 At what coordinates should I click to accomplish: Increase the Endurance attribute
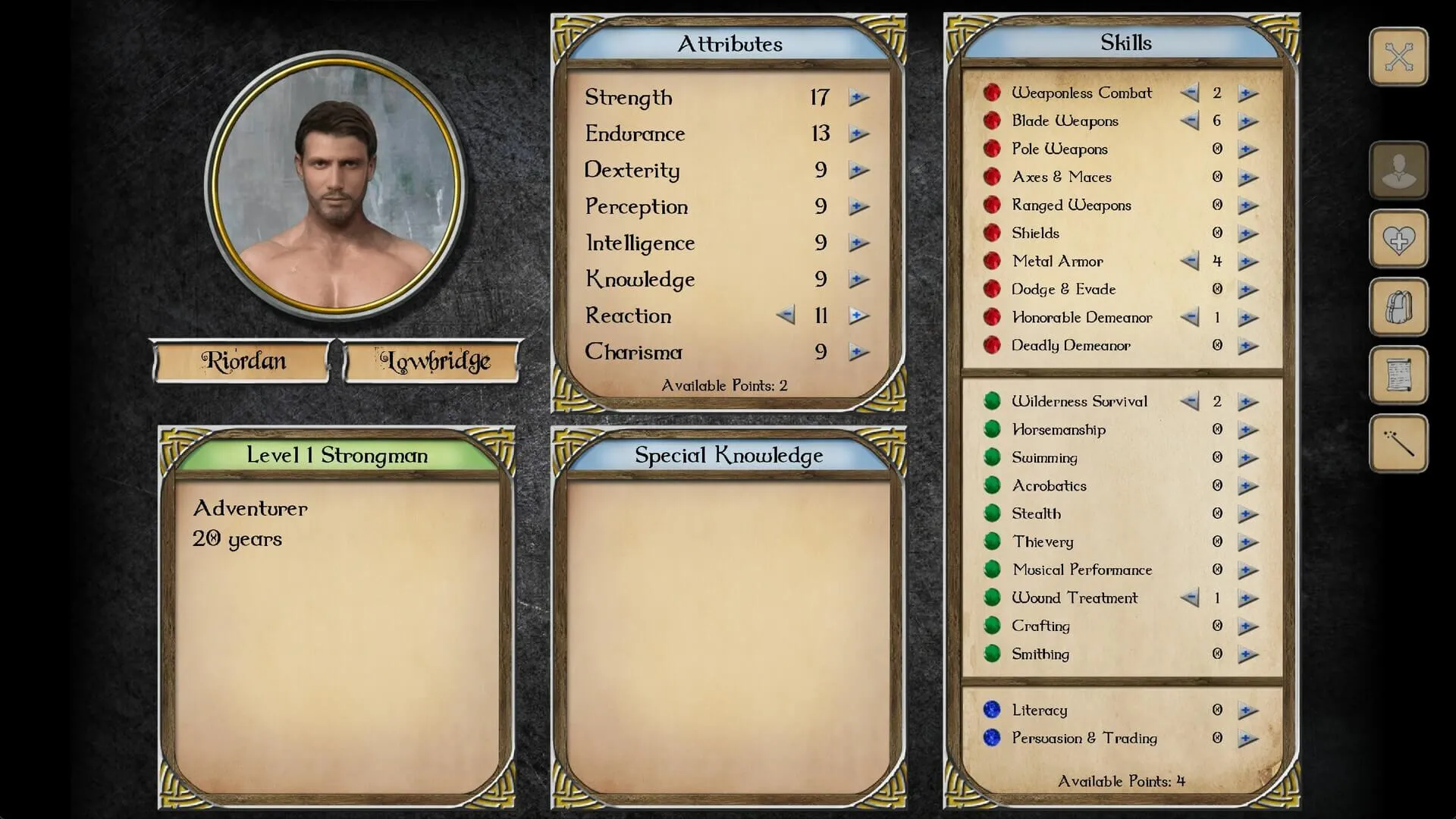[858, 134]
